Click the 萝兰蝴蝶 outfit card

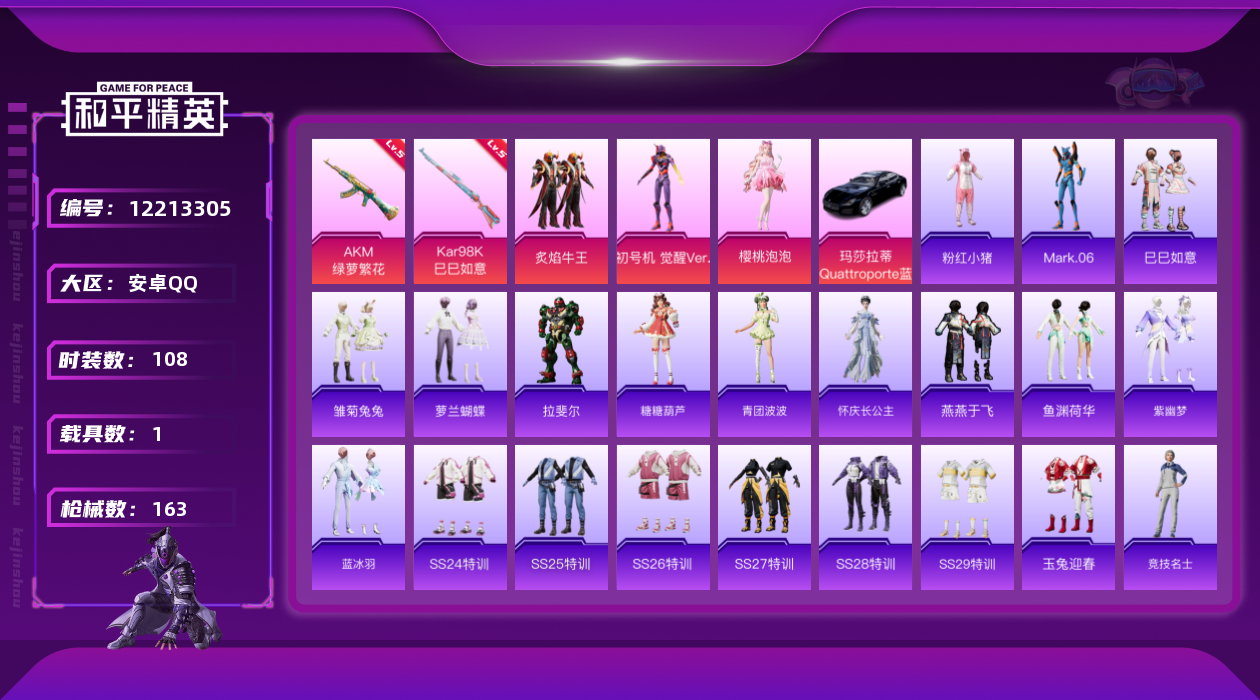[460, 364]
